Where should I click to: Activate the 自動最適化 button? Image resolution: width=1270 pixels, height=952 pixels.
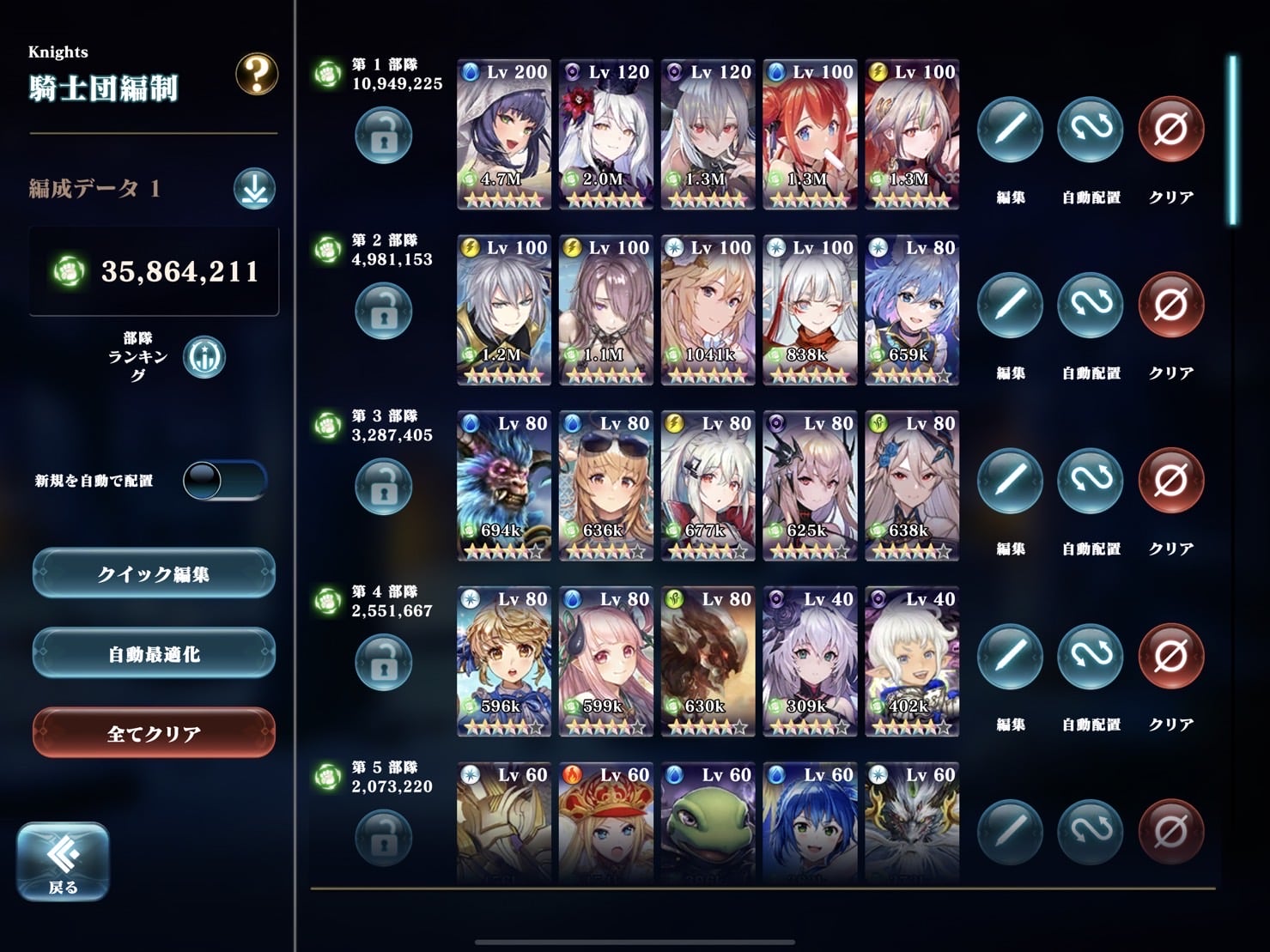pyautogui.click(x=154, y=653)
